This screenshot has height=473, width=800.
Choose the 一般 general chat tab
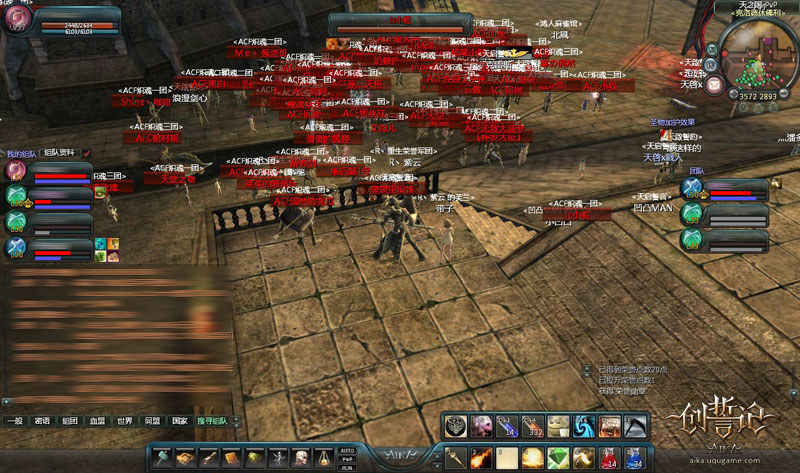click(x=14, y=421)
